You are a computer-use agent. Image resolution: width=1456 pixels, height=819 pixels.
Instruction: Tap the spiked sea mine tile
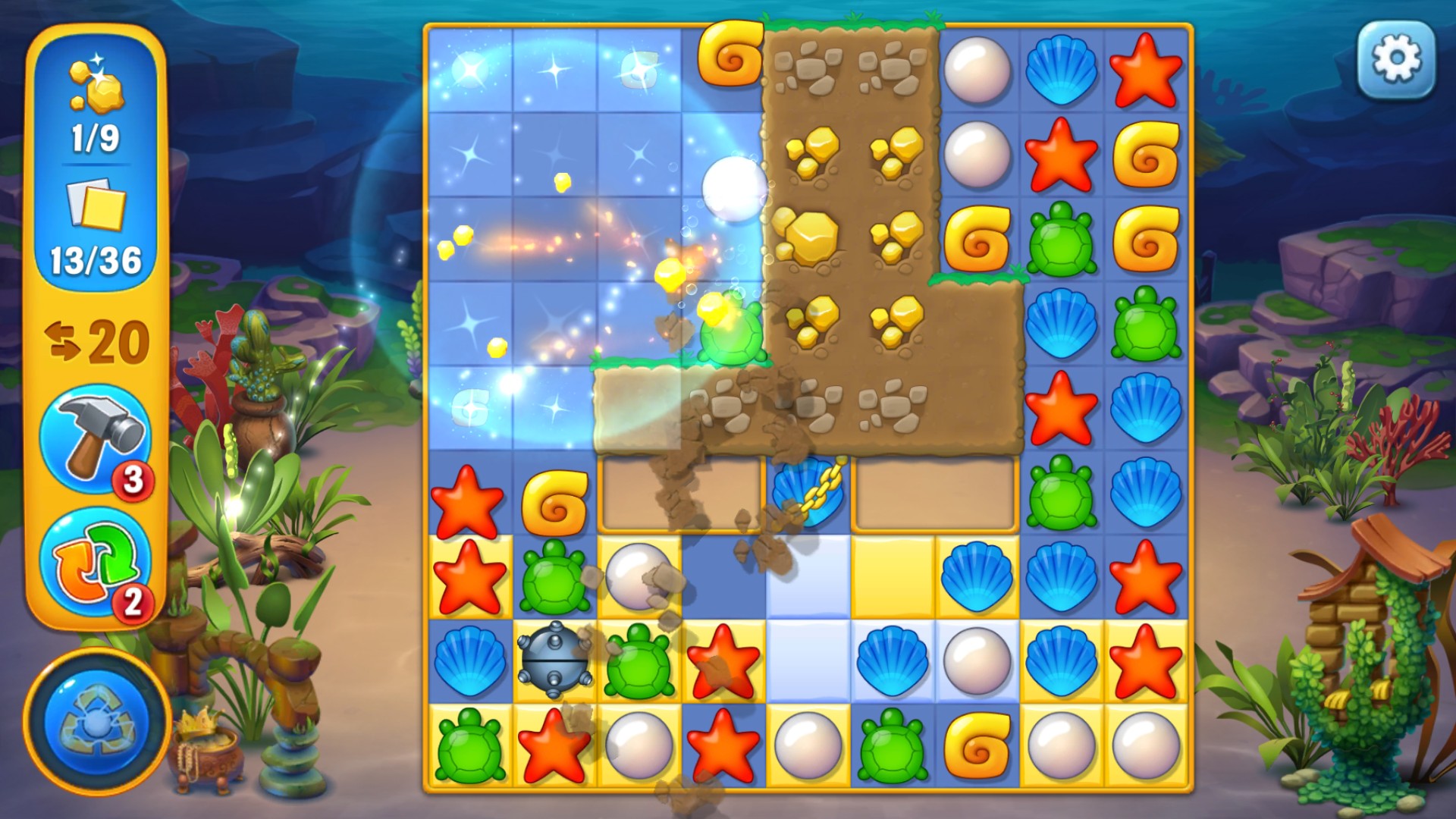(x=554, y=660)
